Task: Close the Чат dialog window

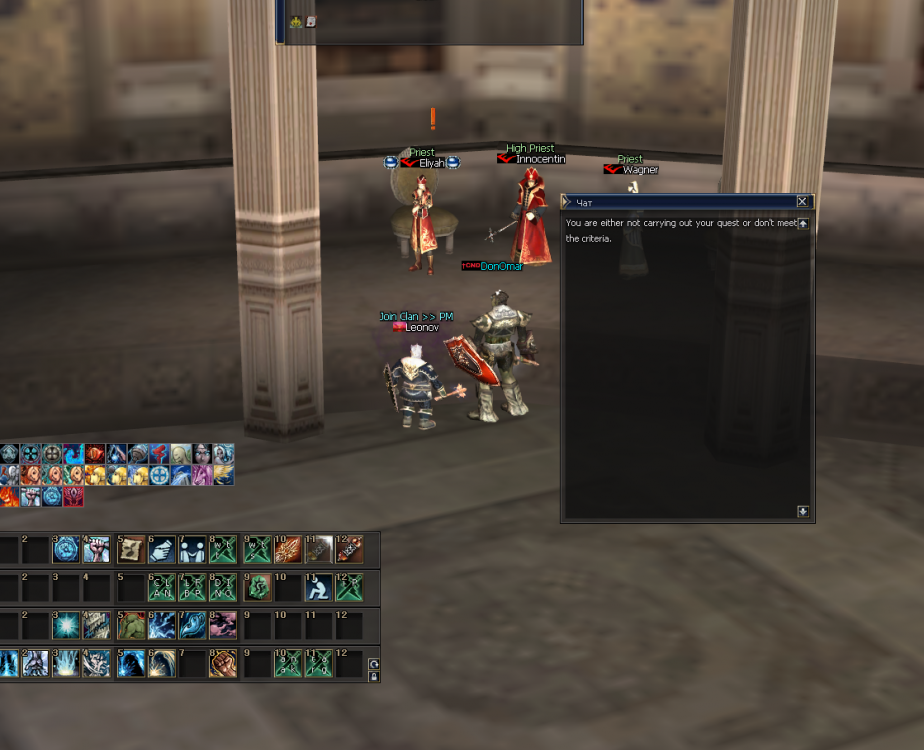Action: click(x=802, y=202)
